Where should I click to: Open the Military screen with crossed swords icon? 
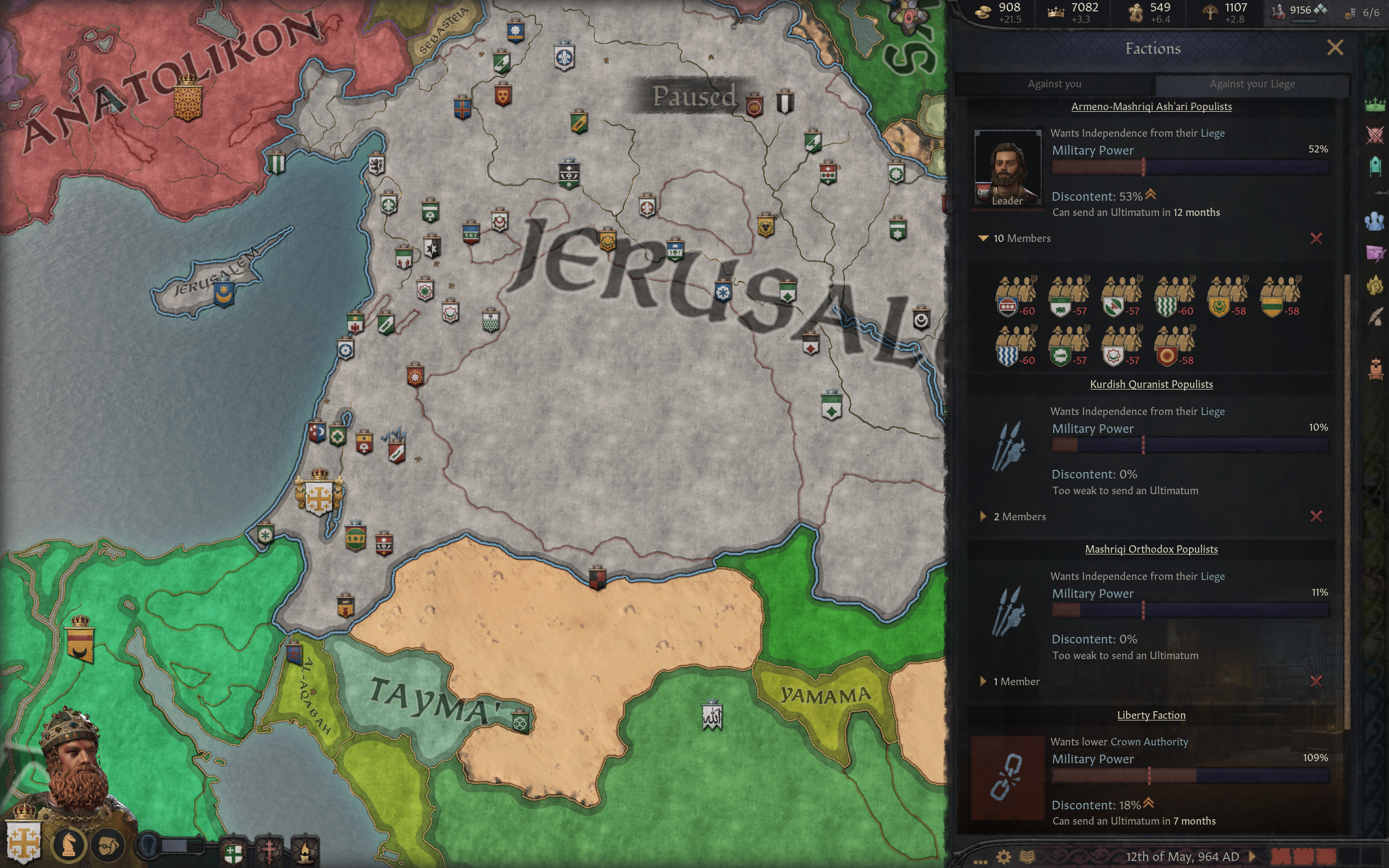1375,136
